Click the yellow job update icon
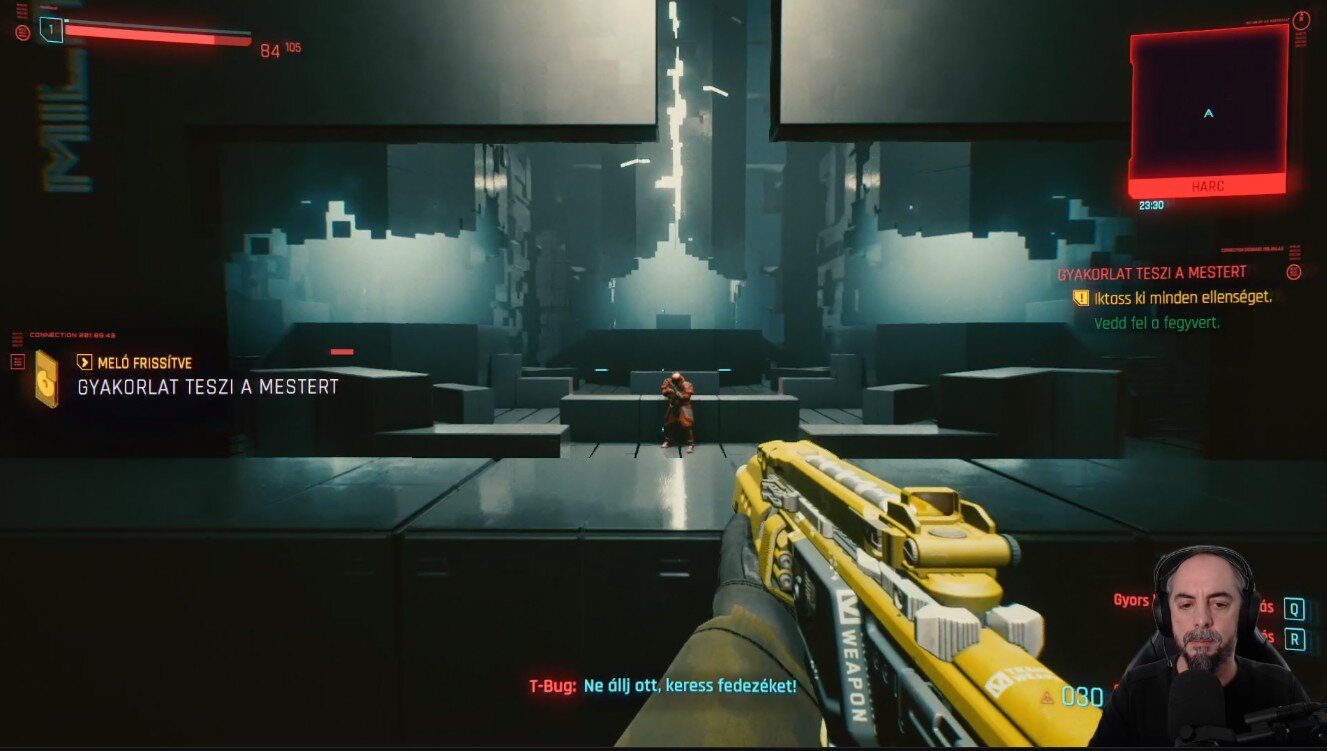 tap(46, 378)
